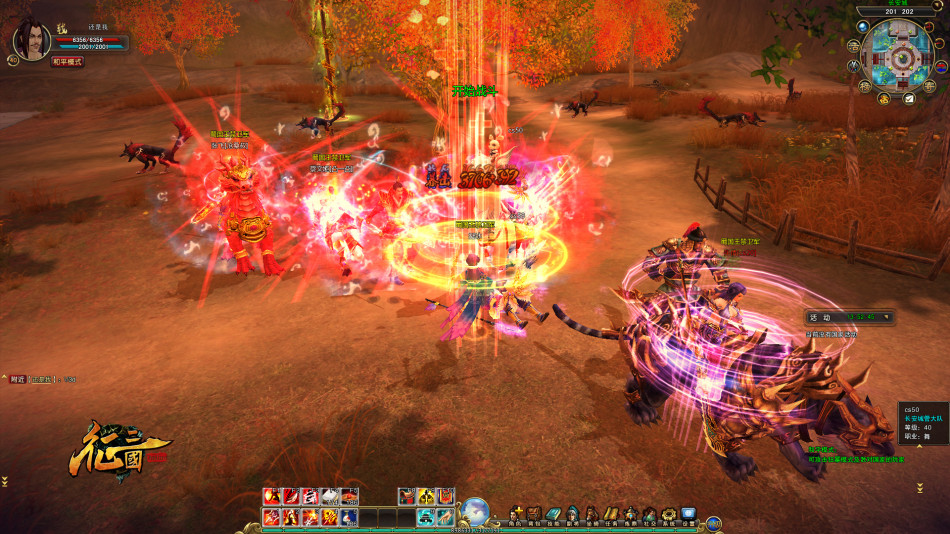Click the glowing orb in the hotbar center
950x534 pixels.
point(476,510)
